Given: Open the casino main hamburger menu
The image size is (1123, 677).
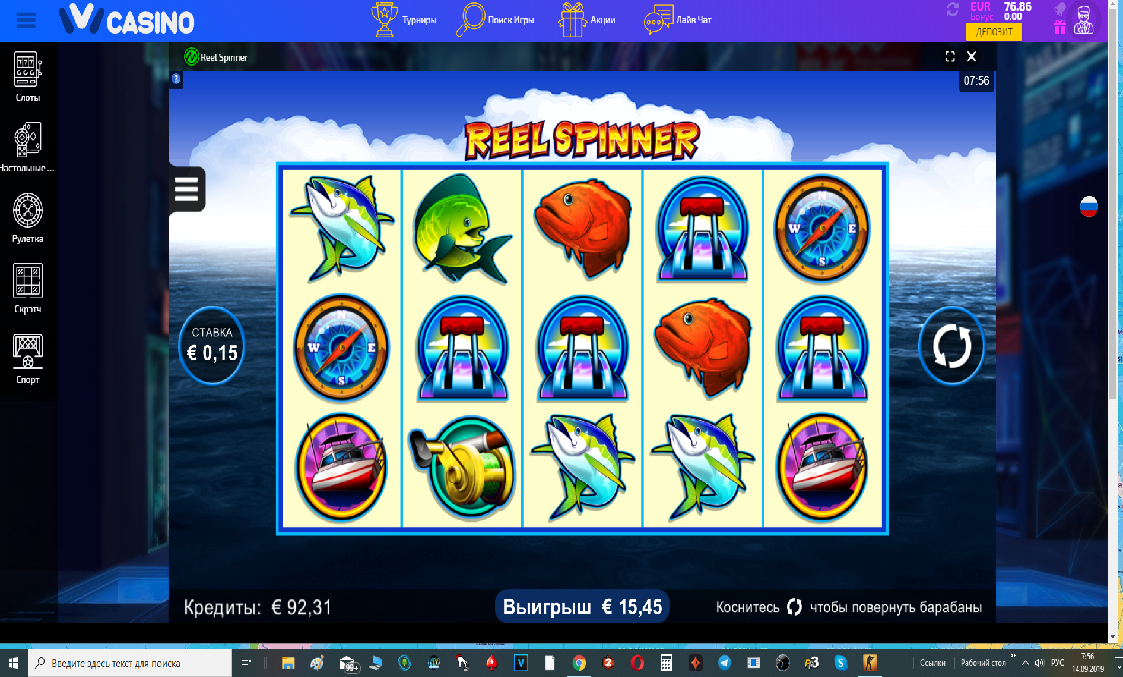Looking at the screenshot, I should (26, 19).
